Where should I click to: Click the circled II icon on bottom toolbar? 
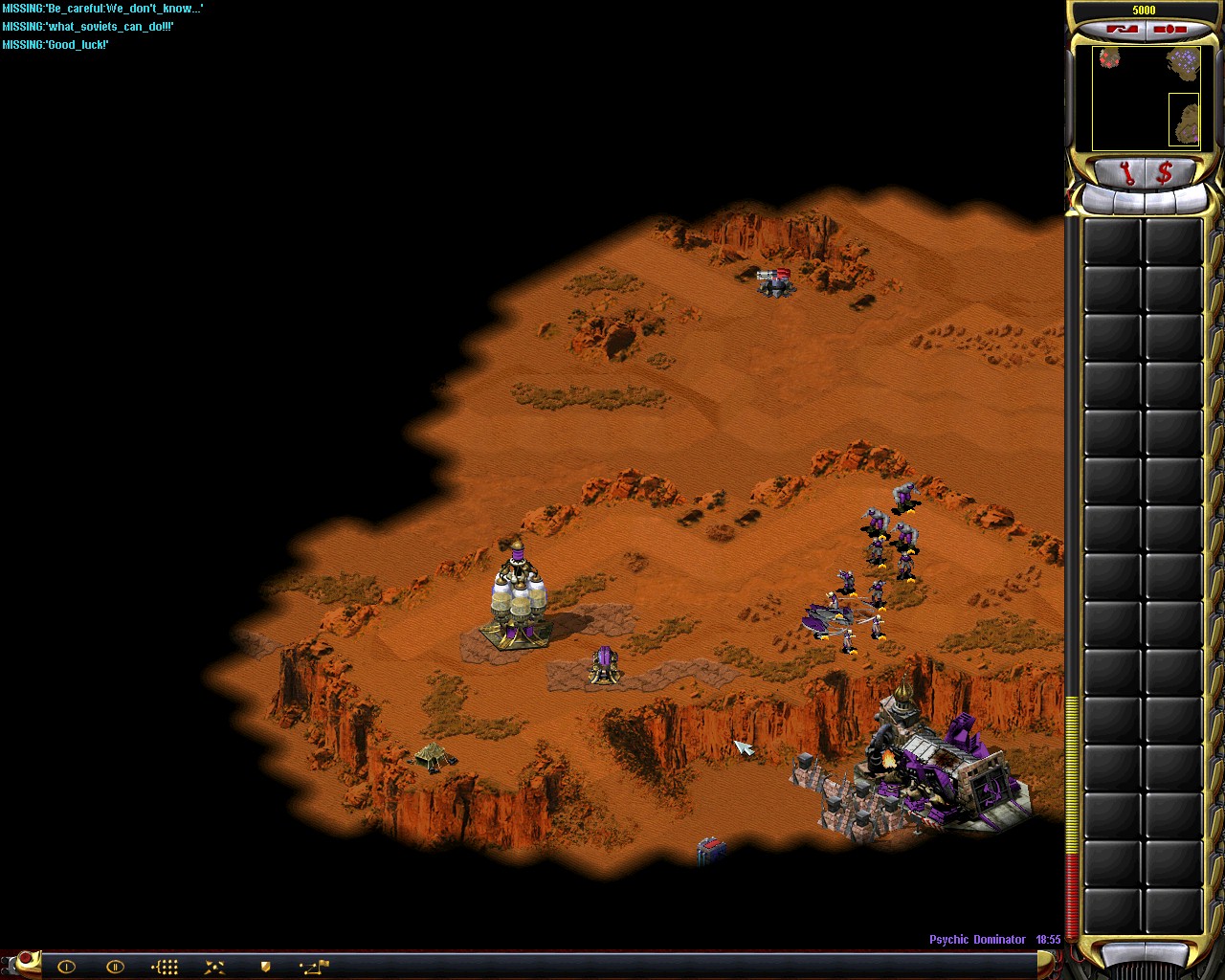point(116,967)
